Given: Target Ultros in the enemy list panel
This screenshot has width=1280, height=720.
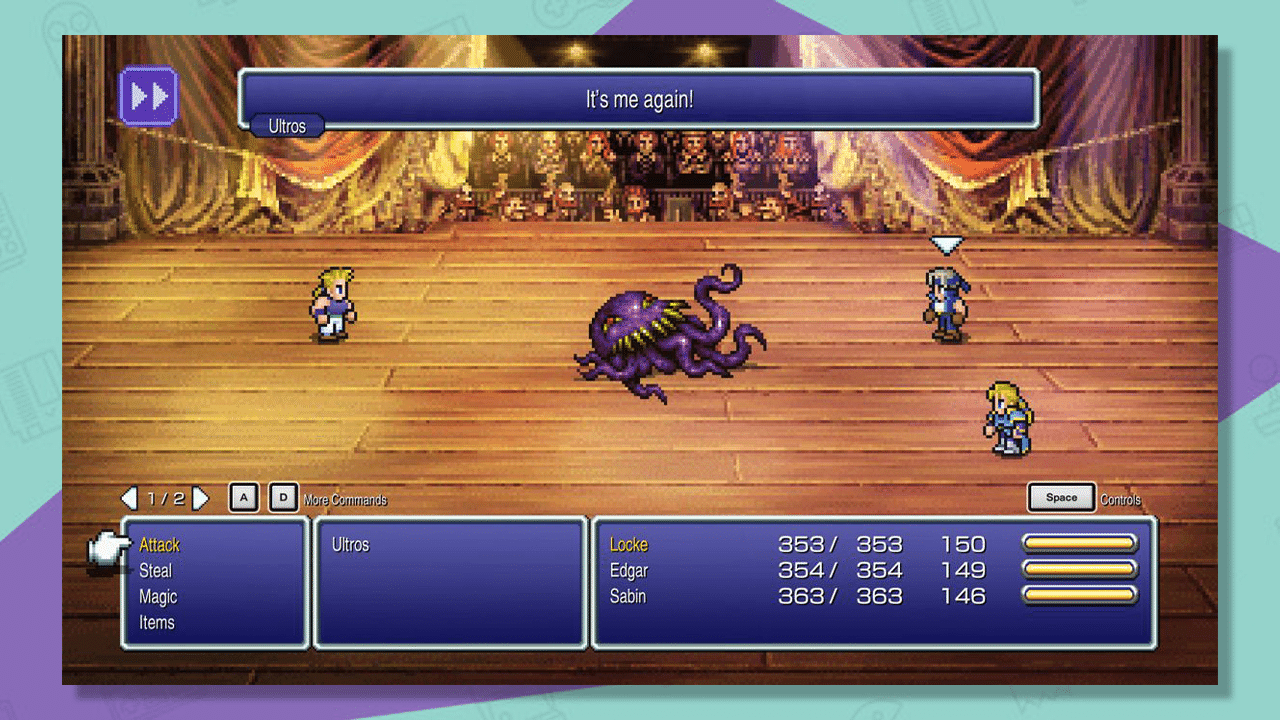Looking at the screenshot, I should coord(350,545).
